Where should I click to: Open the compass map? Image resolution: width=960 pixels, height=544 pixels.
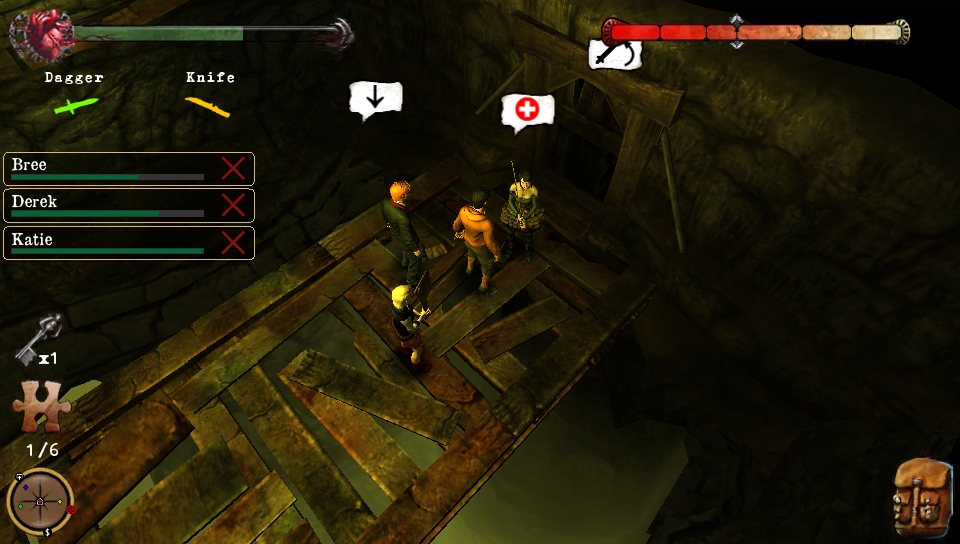(40, 500)
